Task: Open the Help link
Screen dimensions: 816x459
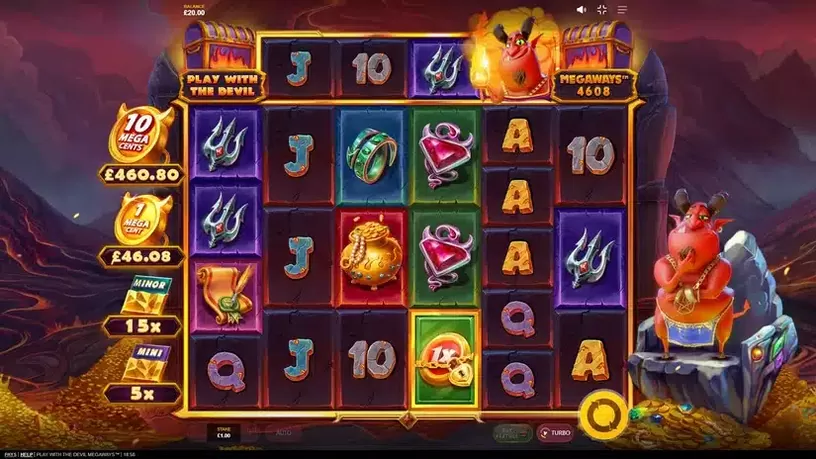Action: pyautogui.click(x=26, y=454)
